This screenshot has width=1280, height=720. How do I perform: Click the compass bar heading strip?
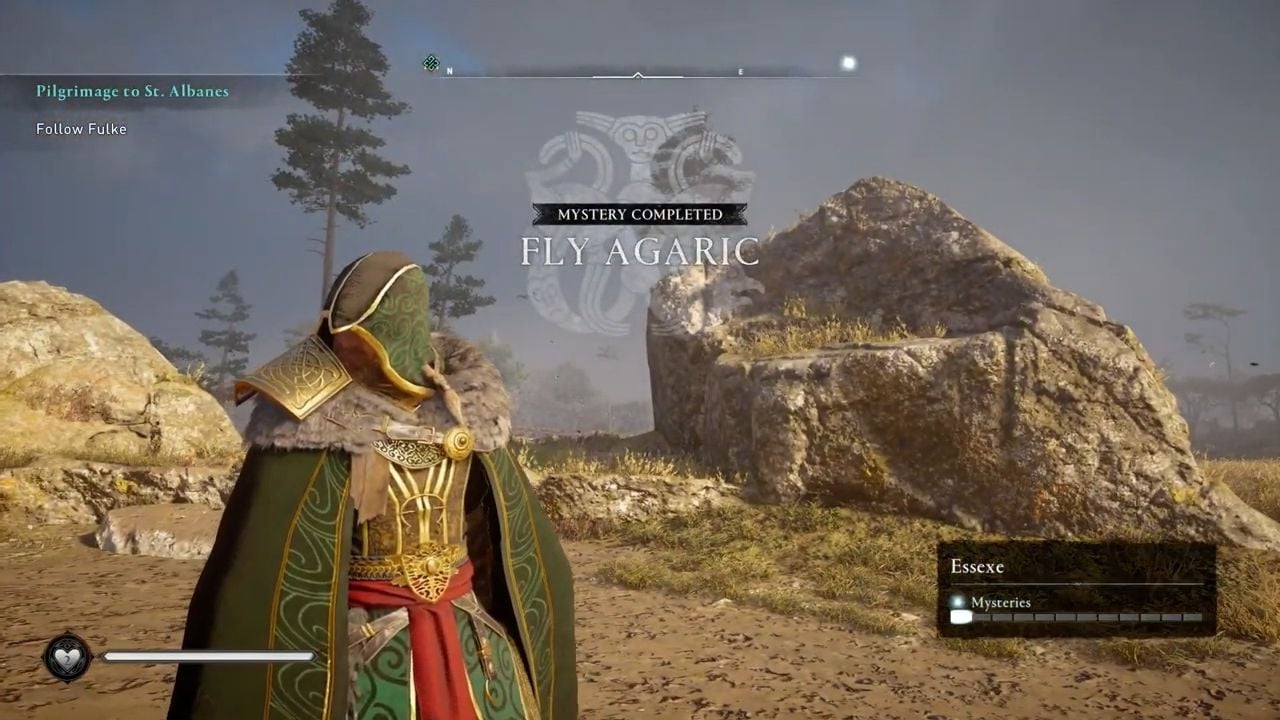(x=637, y=72)
